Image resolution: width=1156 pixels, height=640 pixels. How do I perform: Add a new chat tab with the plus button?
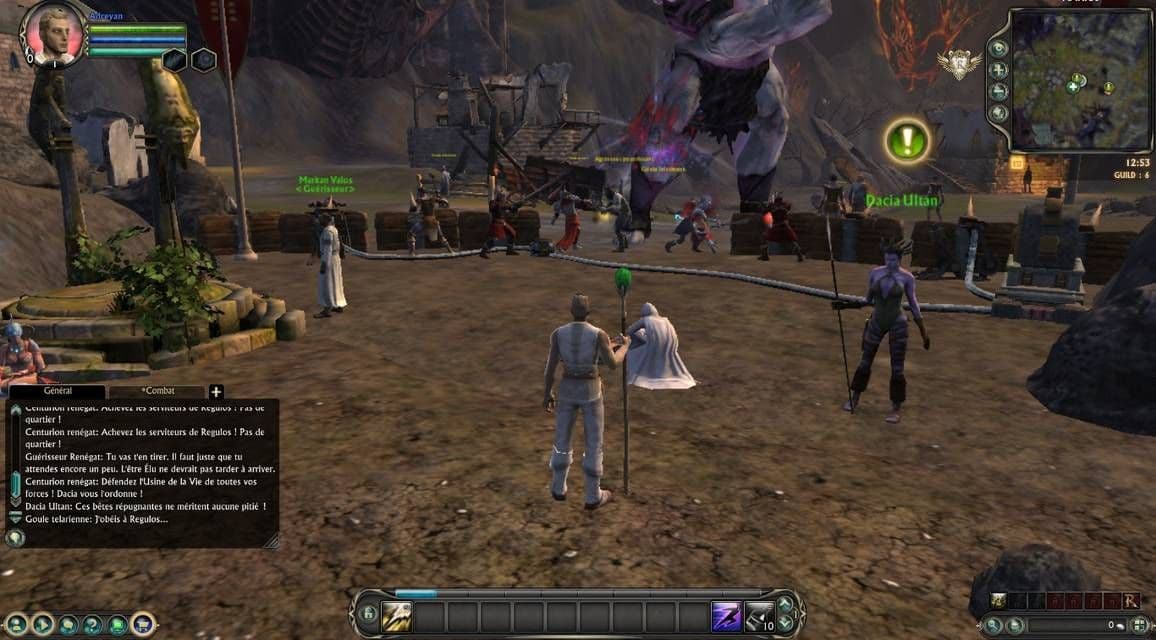click(x=216, y=391)
